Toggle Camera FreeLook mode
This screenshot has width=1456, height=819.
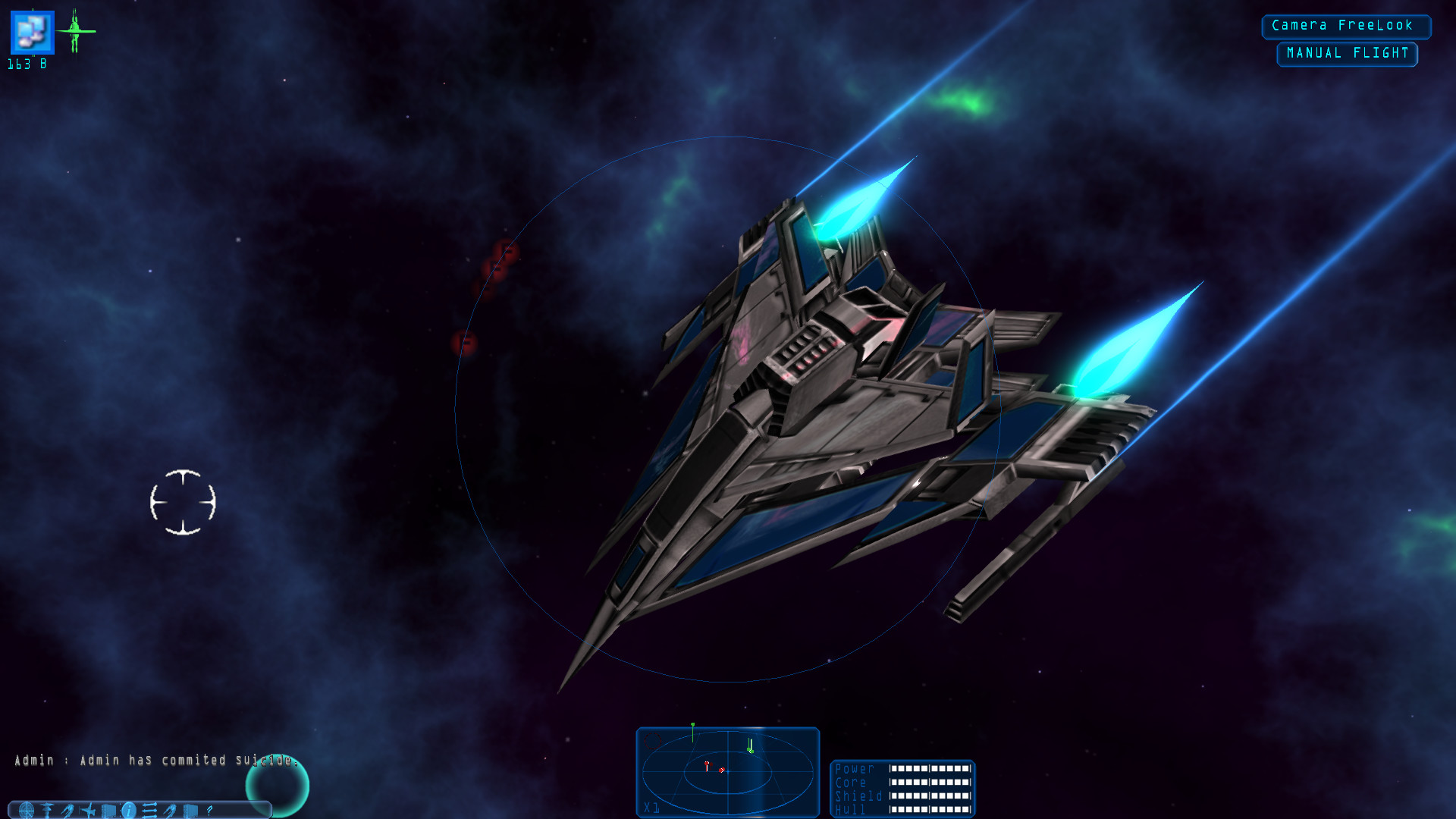tap(1347, 26)
